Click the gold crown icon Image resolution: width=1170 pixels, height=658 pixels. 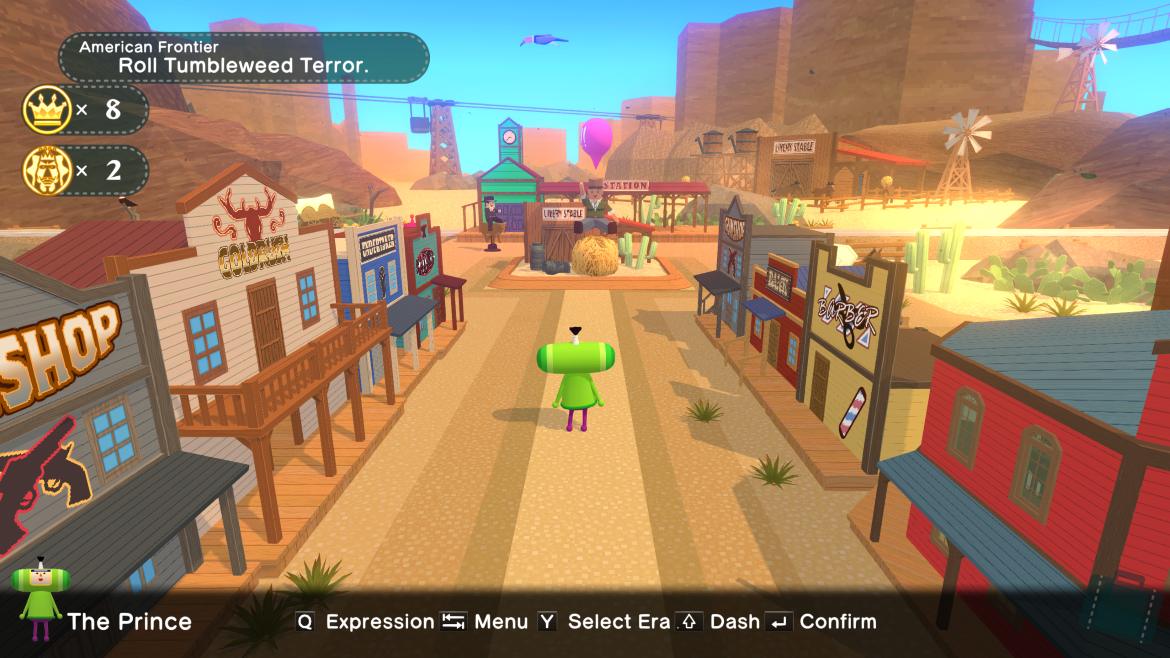tap(47, 109)
